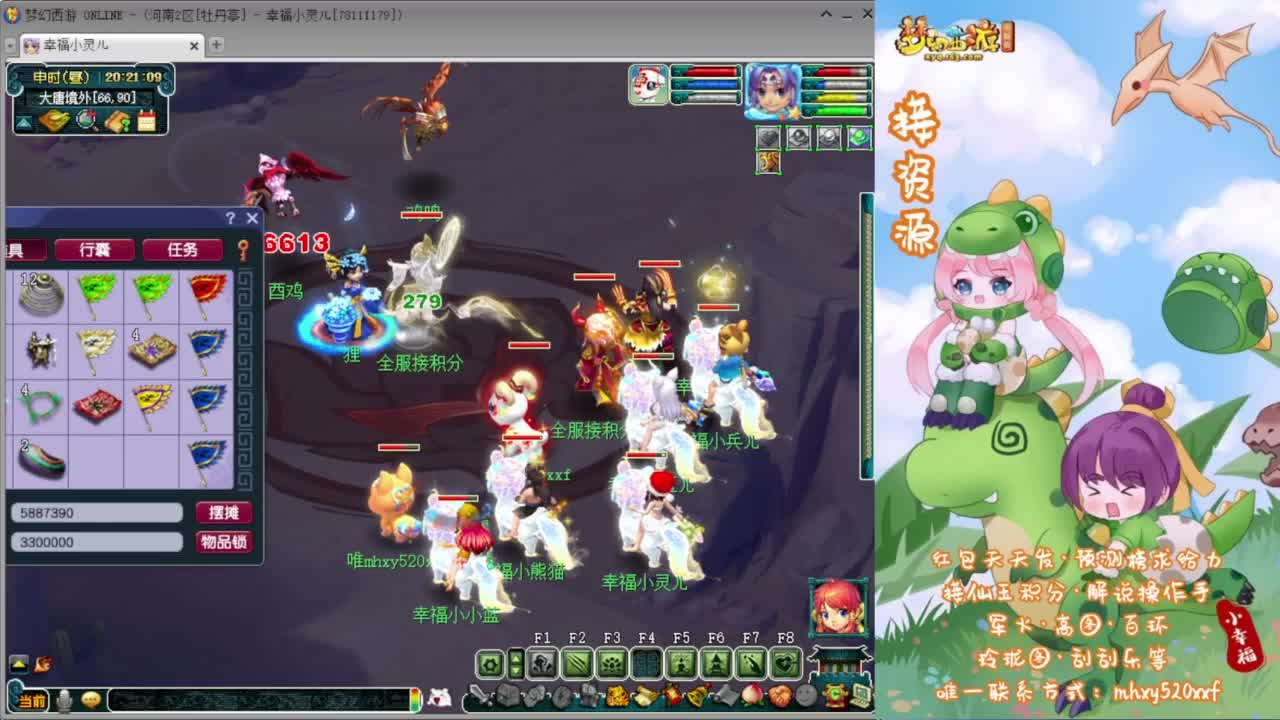1280x720 pixels.
Task: Switch to the 行囊 tab
Action: 95,249
